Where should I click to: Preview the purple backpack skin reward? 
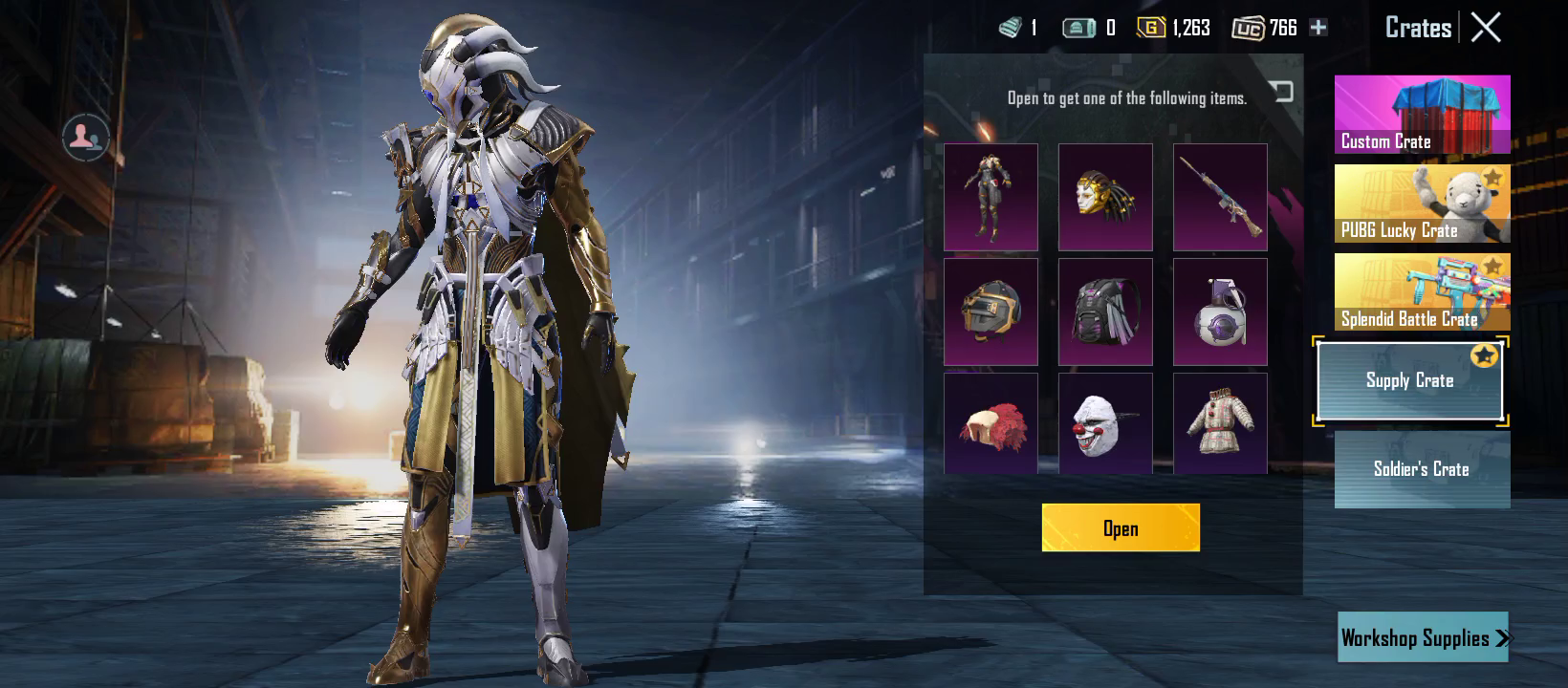[1105, 312]
